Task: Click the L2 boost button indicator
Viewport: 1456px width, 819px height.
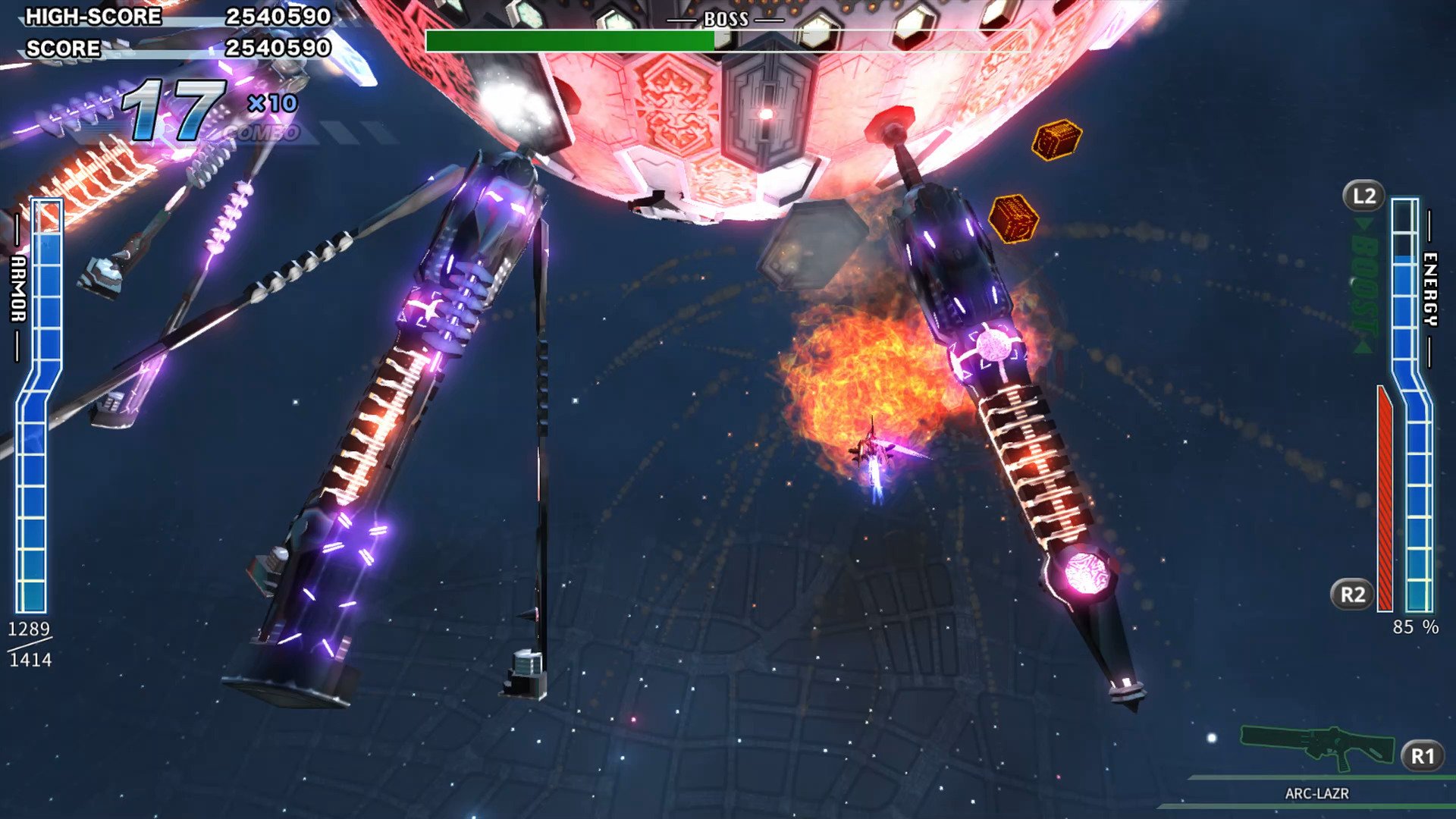Action: pos(1363,196)
